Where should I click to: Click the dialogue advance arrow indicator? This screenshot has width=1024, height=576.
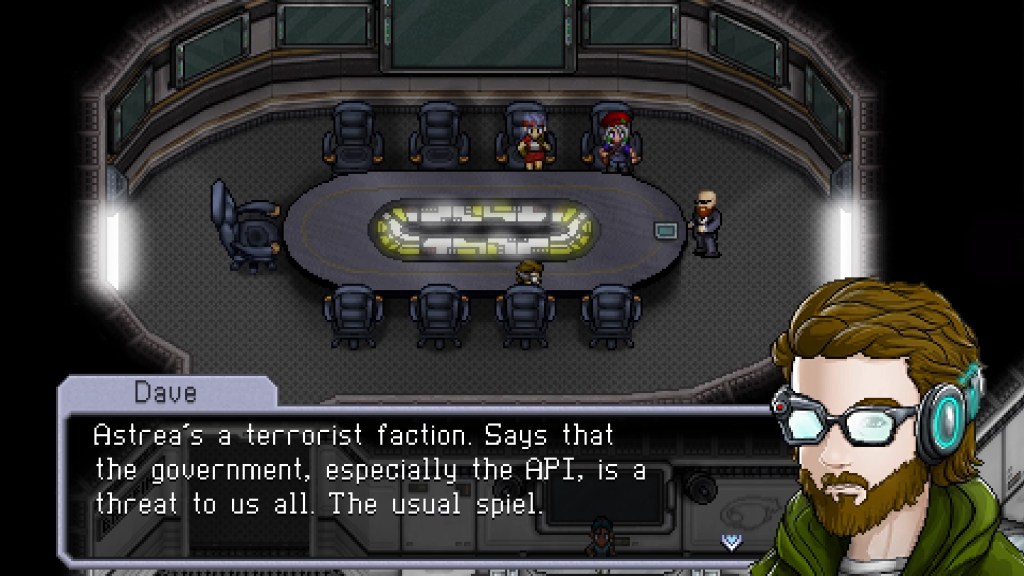click(x=733, y=541)
